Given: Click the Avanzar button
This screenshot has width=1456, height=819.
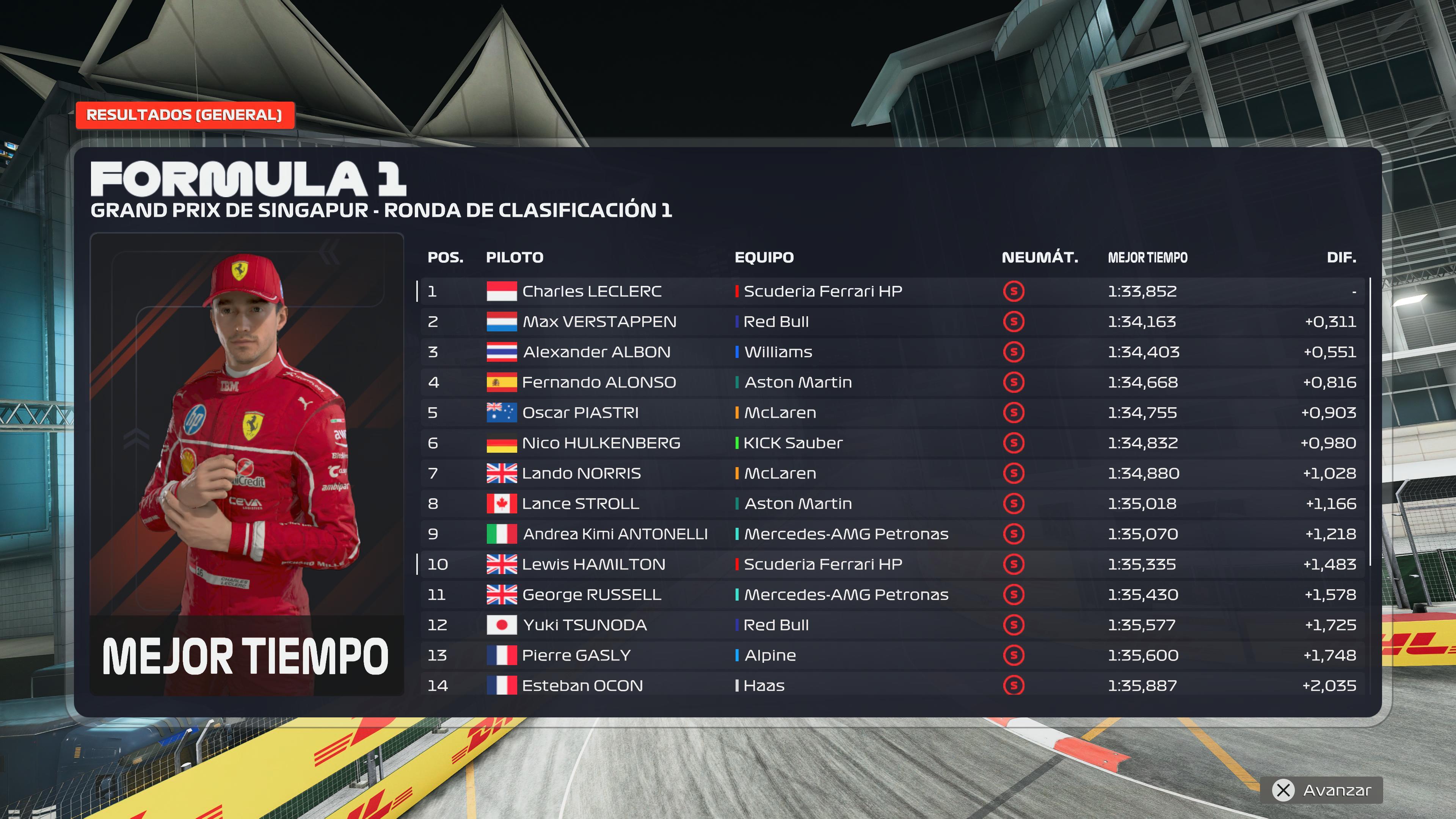Looking at the screenshot, I should tap(1321, 789).
